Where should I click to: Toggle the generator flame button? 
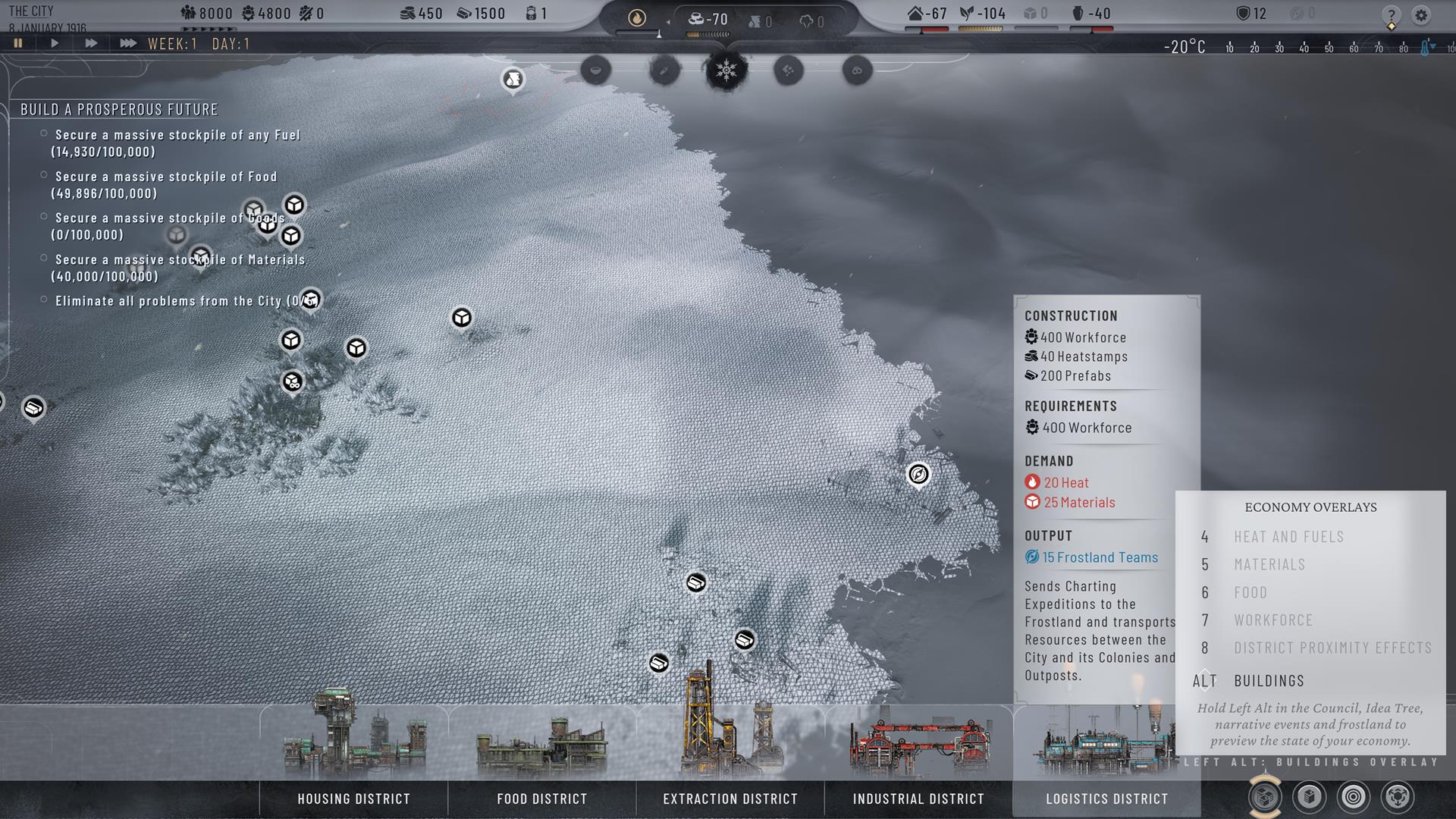click(637, 17)
